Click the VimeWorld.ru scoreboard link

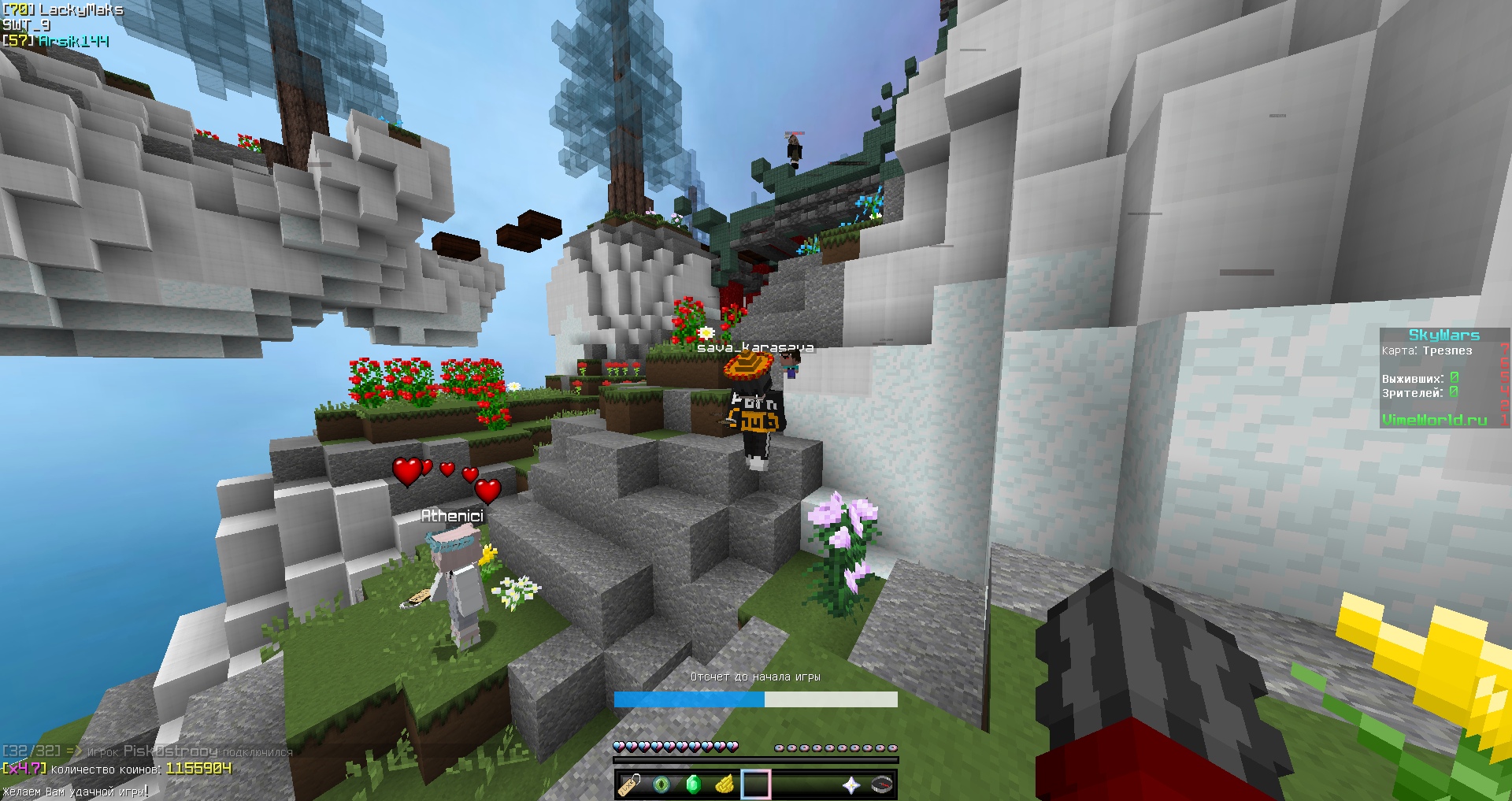pyautogui.click(x=1434, y=420)
